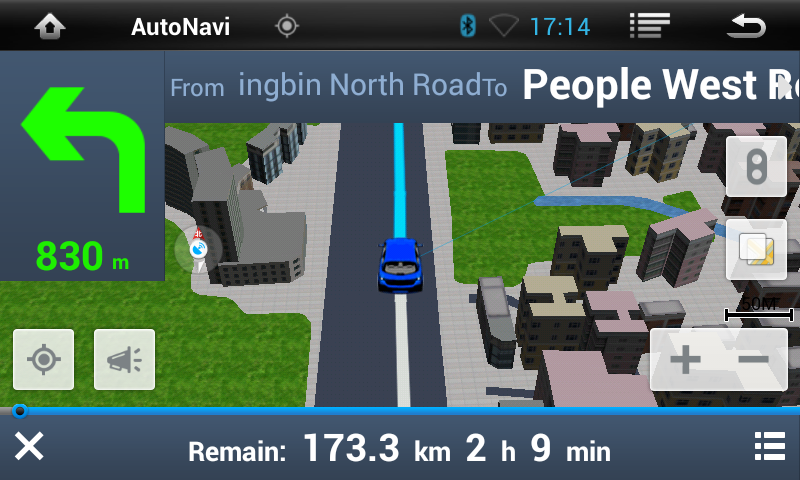Viewport: 800px width, 480px height.
Task: Open the recent apps list icon
Action: click(649, 27)
